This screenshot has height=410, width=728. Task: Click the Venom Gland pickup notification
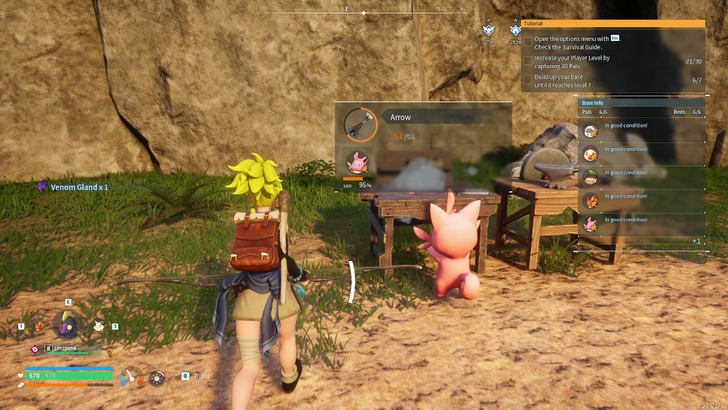[x=73, y=187]
